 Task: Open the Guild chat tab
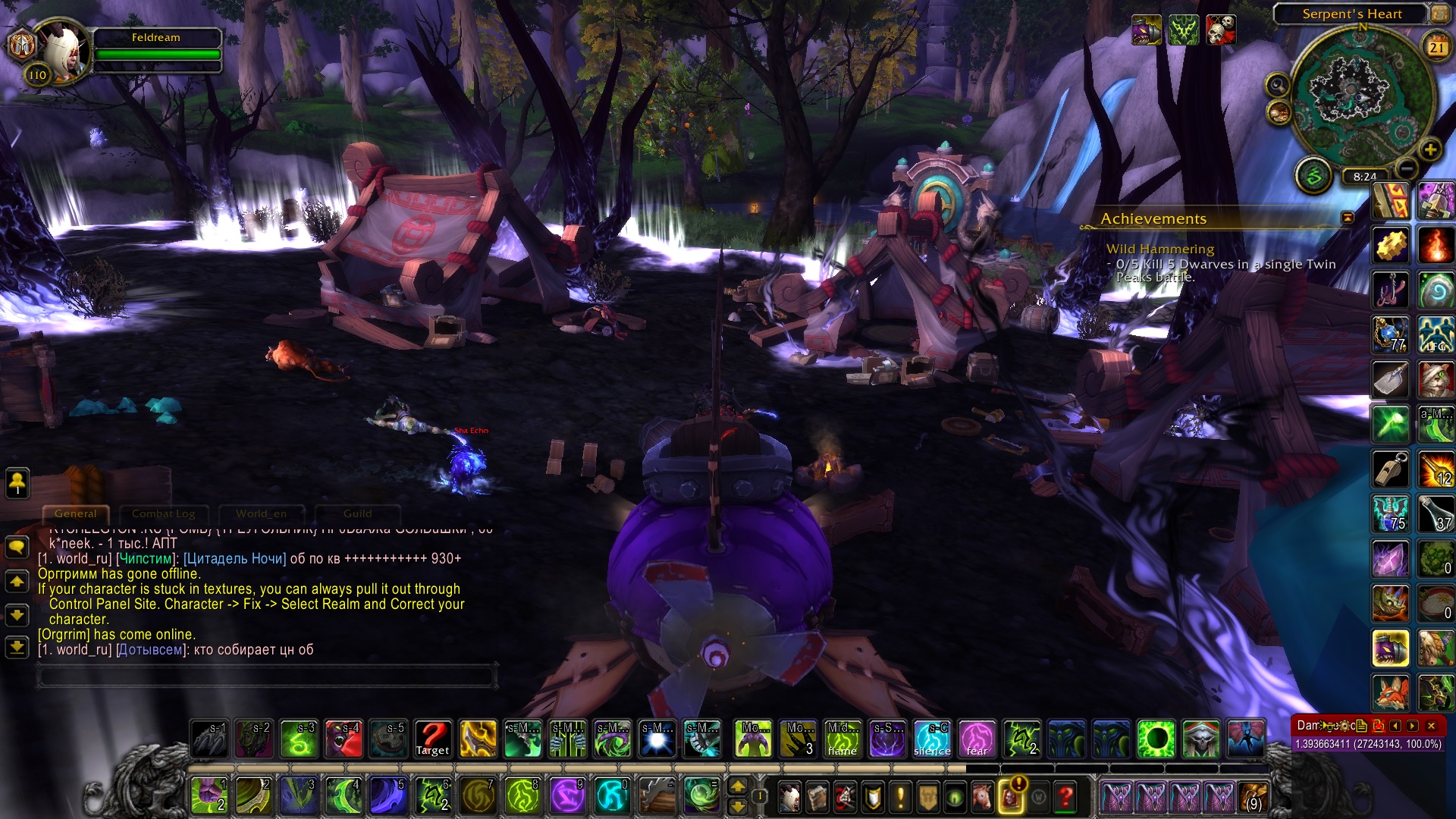[x=357, y=514]
